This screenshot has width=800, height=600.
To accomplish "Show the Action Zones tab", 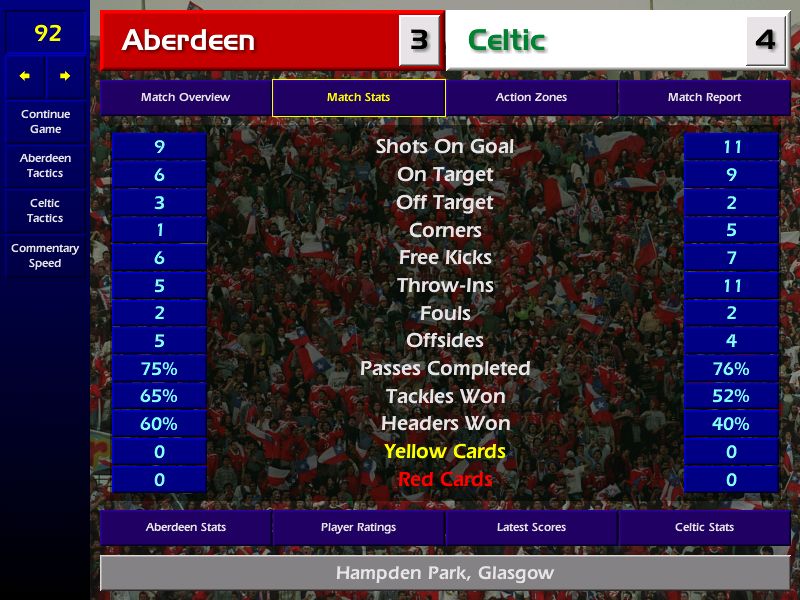I will [531, 98].
